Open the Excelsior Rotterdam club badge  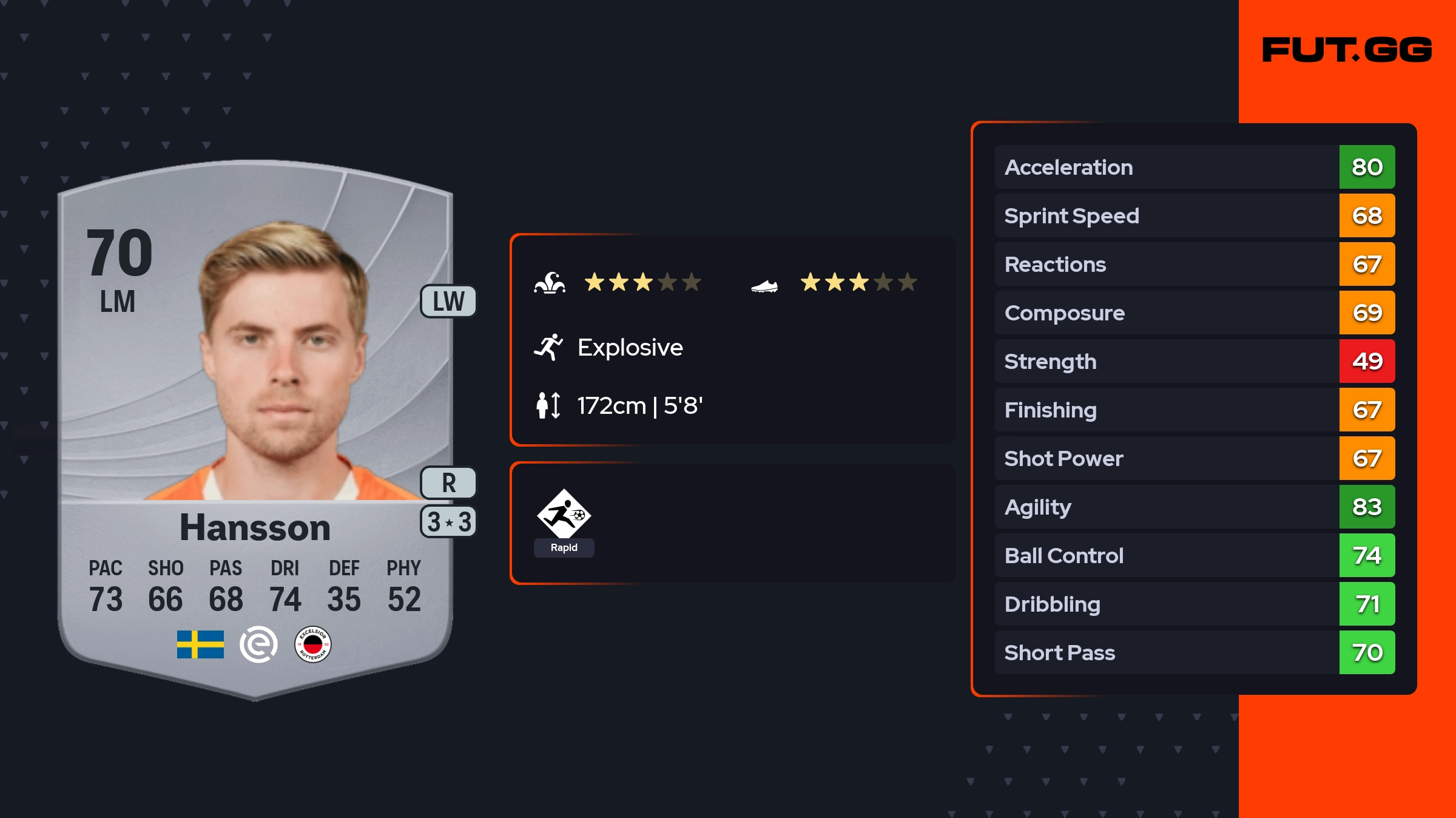(x=312, y=644)
